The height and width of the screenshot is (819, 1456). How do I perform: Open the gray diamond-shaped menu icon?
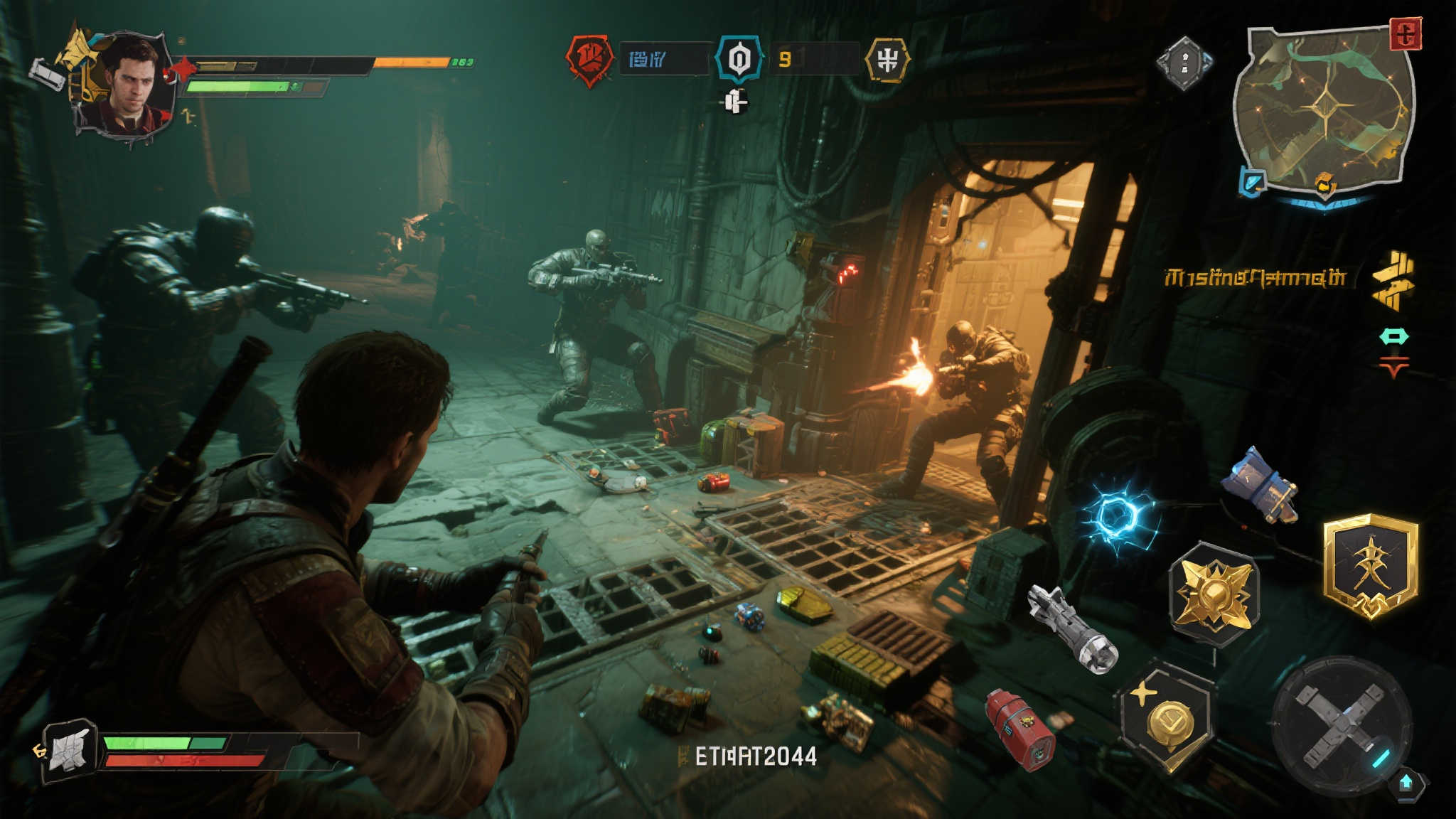tap(1184, 64)
